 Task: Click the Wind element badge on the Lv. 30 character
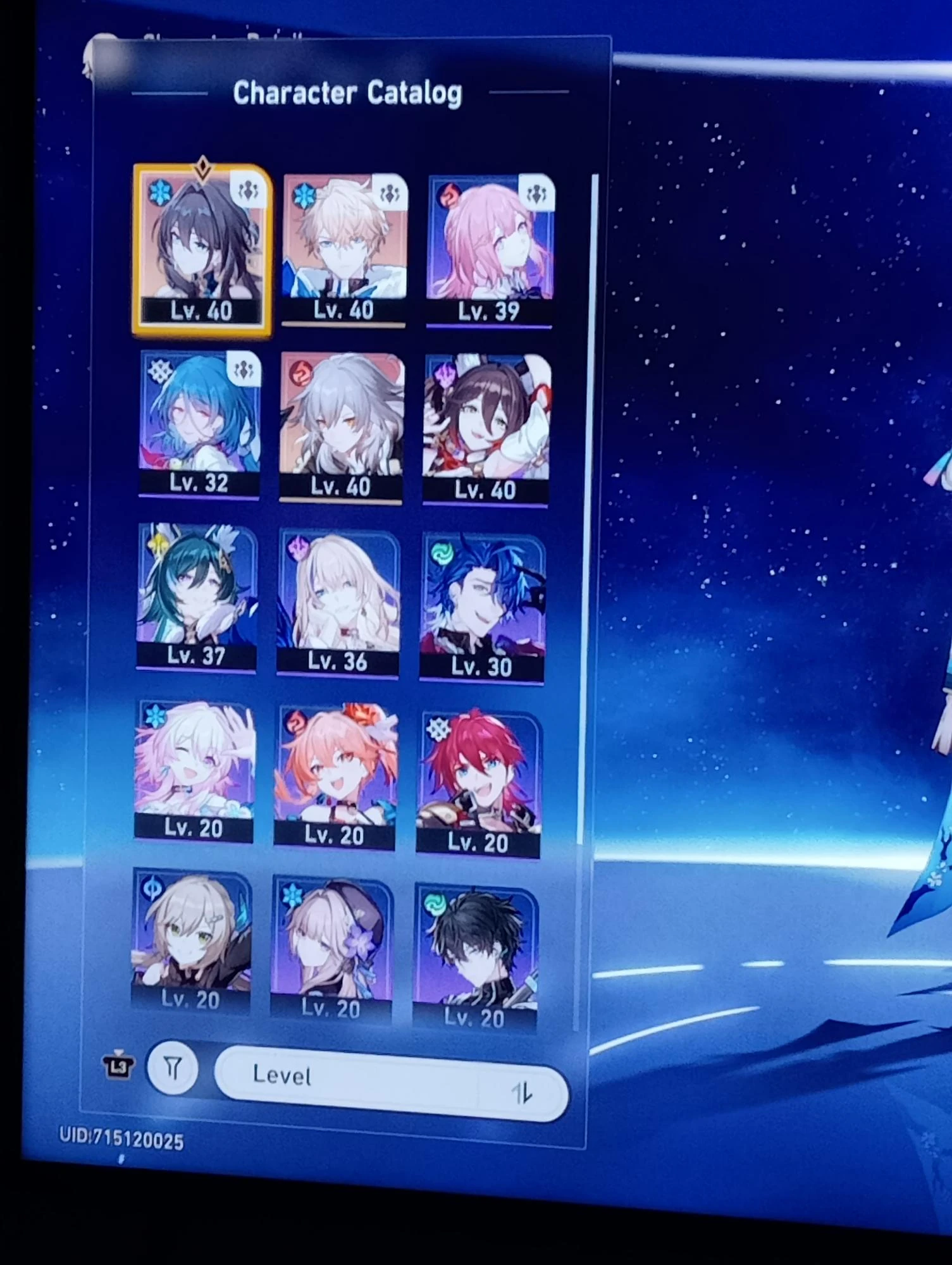pos(442,553)
